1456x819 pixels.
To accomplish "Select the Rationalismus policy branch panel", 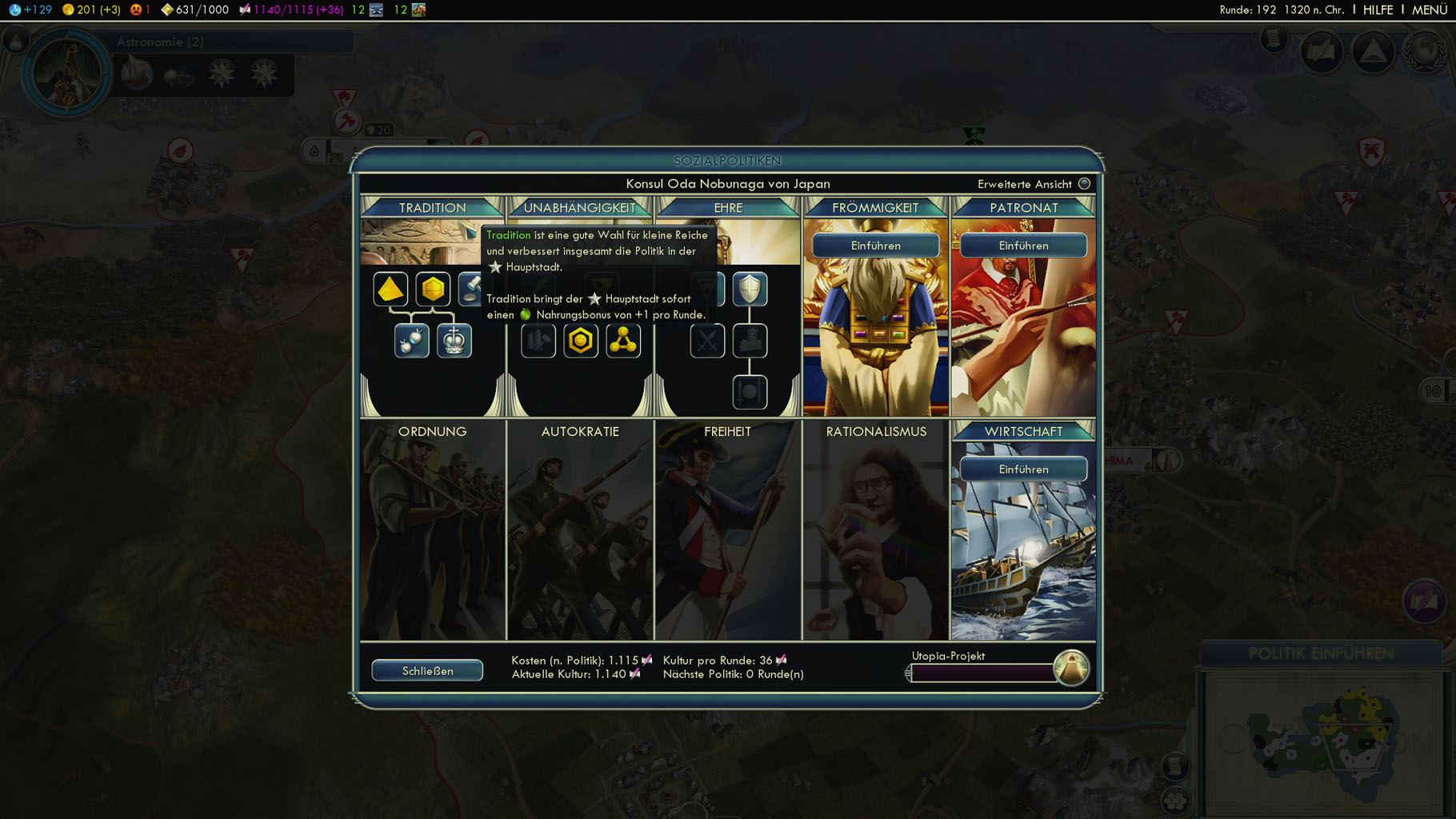I will (x=876, y=528).
